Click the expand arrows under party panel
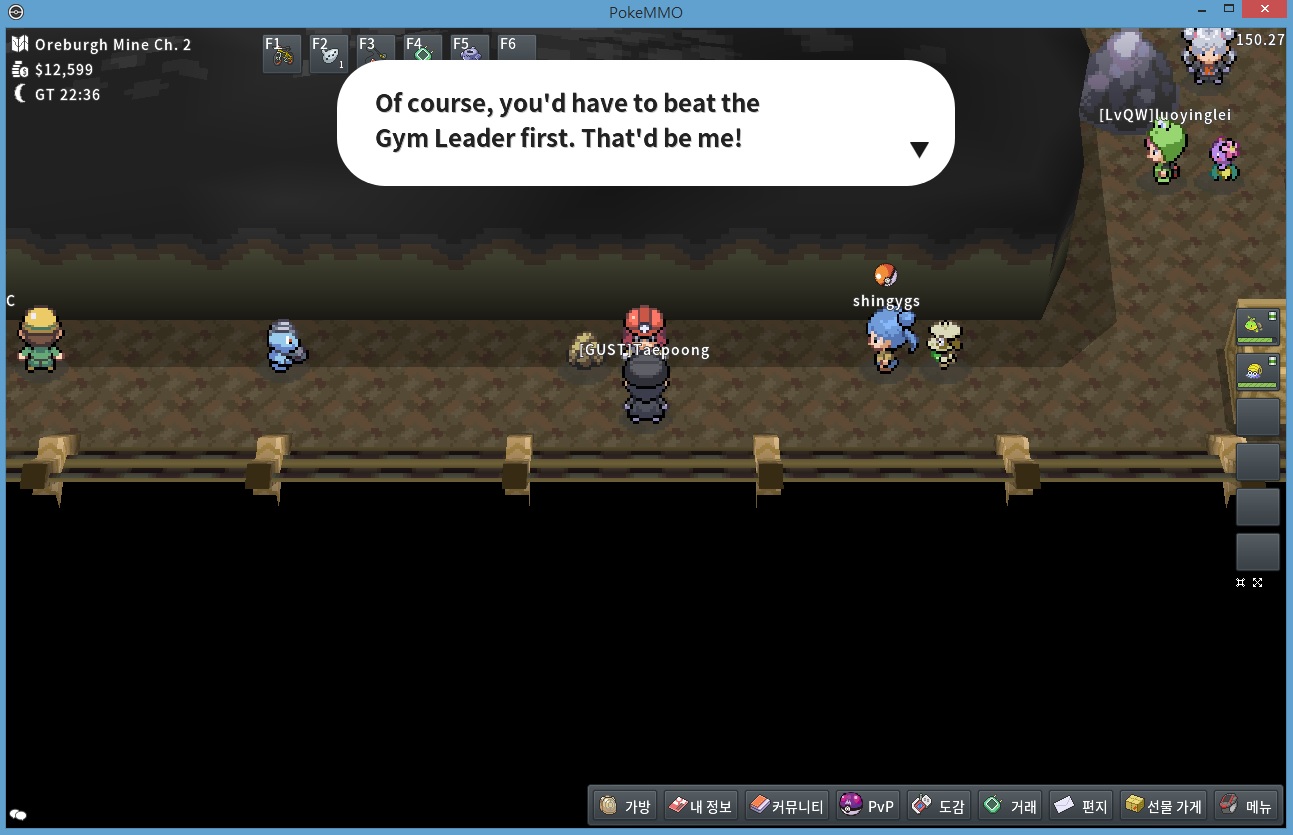This screenshot has height=835, width=1293. pyautogui.click(x=1257, y=582)
